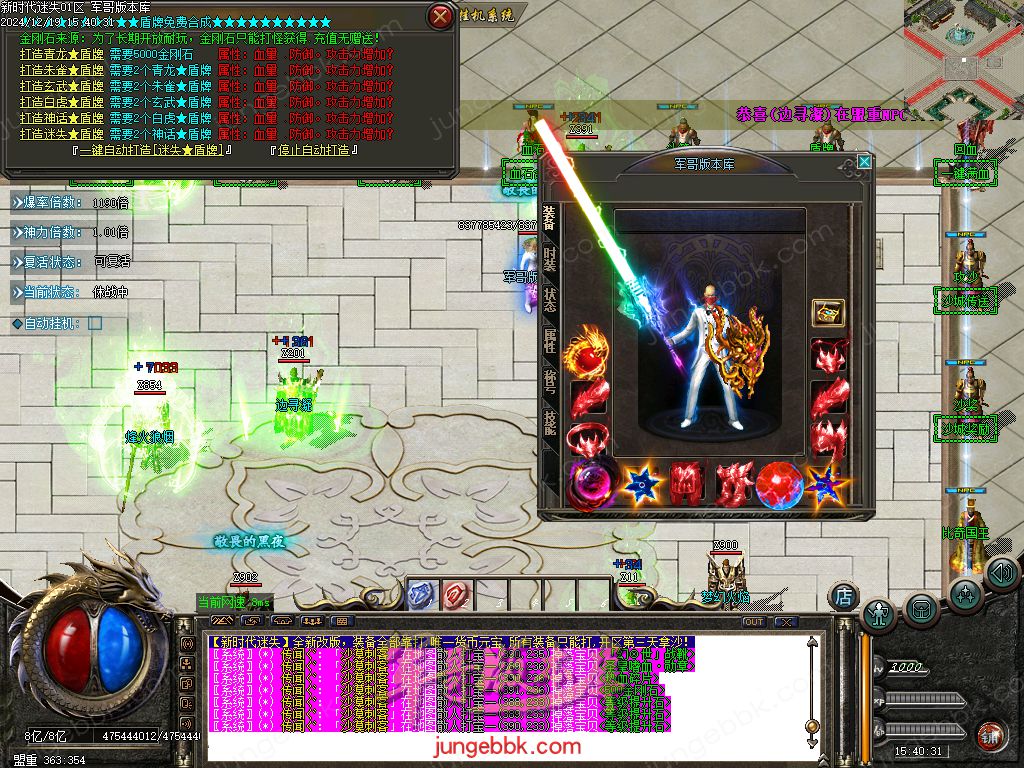Select the 打造朱雀★盾牌 option
1024x768 pixels.
[62, 70]
